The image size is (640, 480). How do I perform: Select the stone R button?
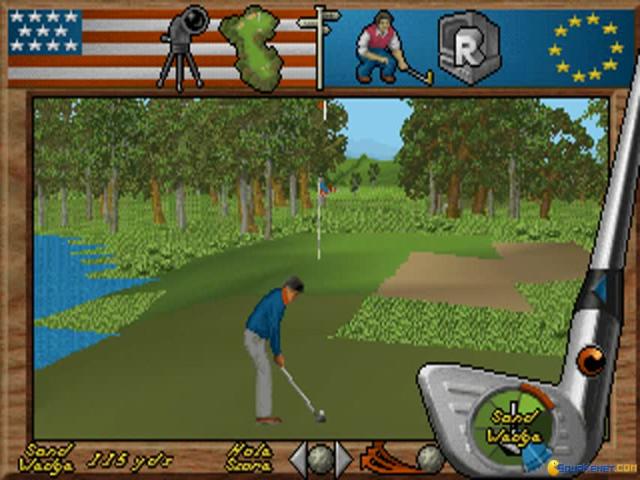[x=469, y=47]
